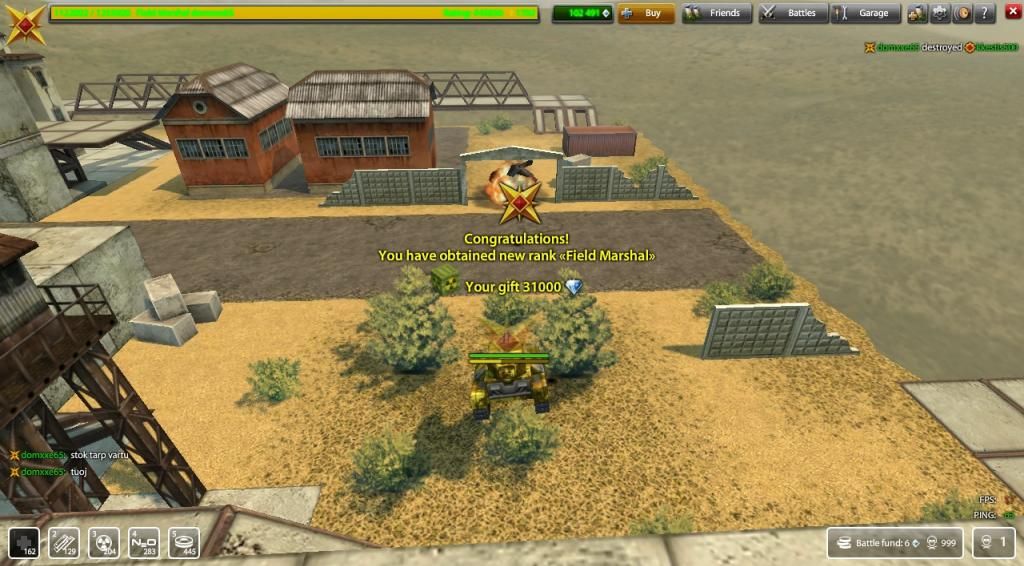Activate the N2O speed boost supply

point(144,541)
